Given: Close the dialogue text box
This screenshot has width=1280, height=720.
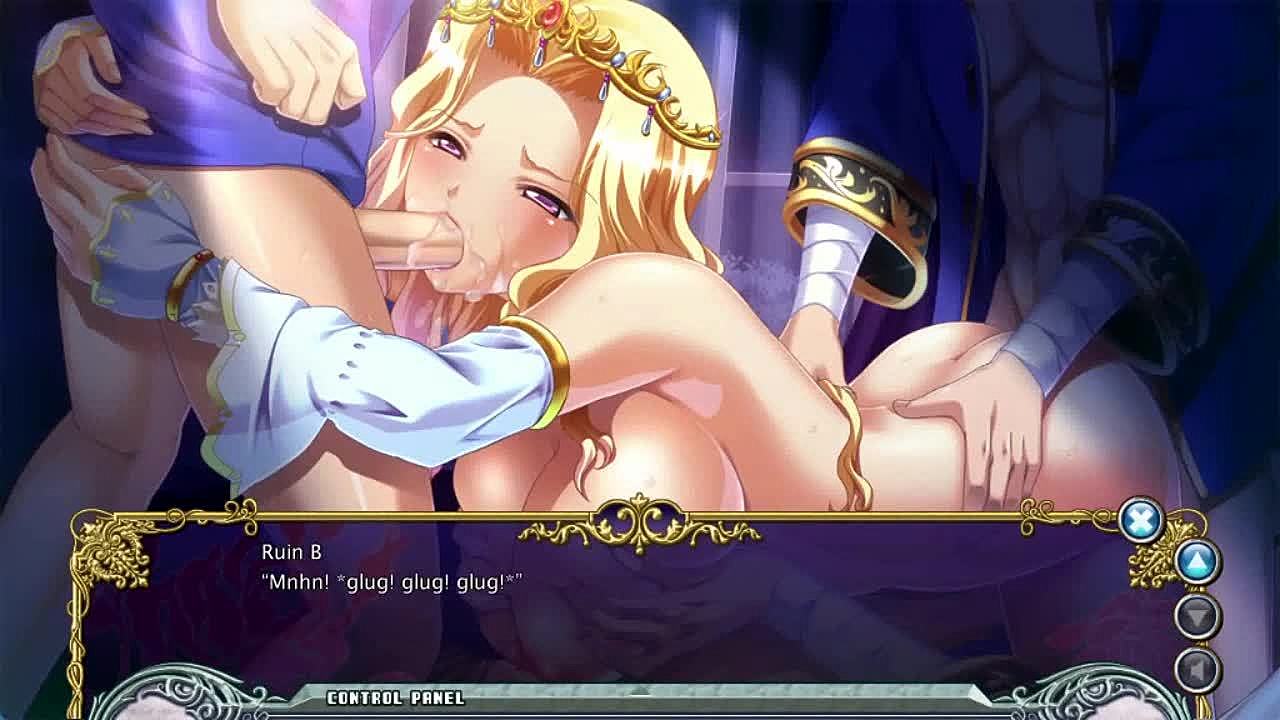Looking at the screenshot, I should tap(1140, 520).
